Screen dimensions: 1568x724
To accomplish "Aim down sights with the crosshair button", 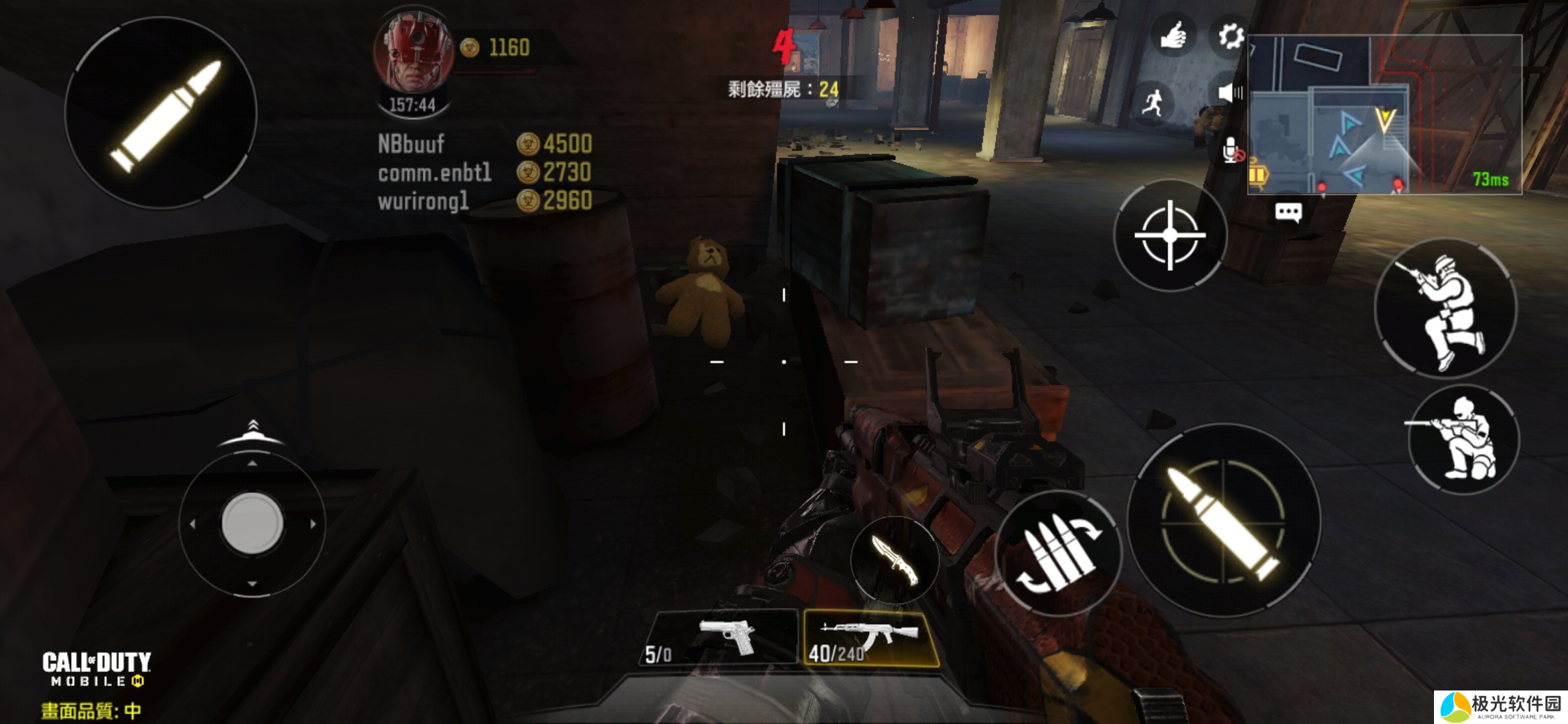I will (1170, 235).
